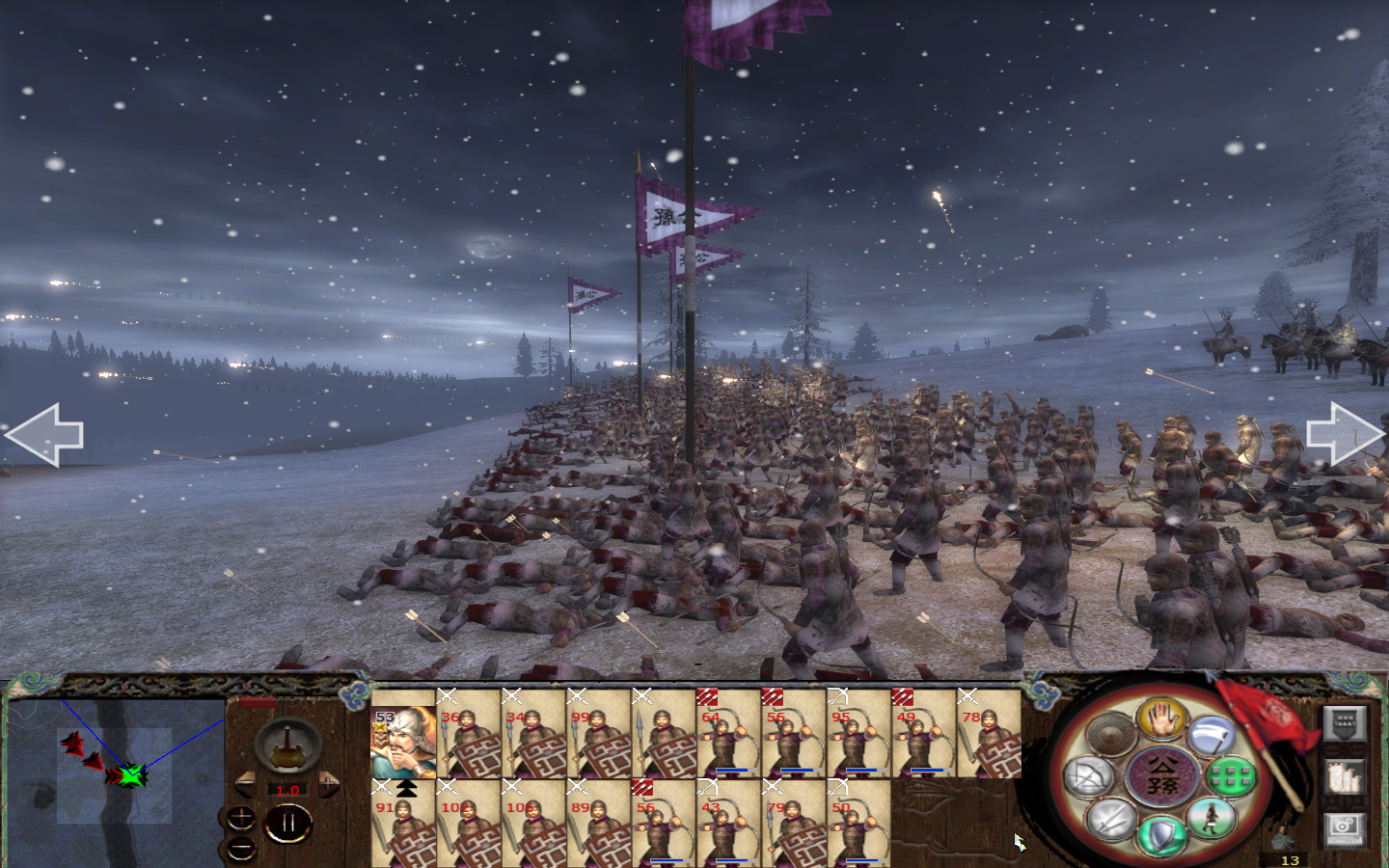Decrease game speed with the left arrow
The height and width of the screenshot is (868, 1389).
245,782
